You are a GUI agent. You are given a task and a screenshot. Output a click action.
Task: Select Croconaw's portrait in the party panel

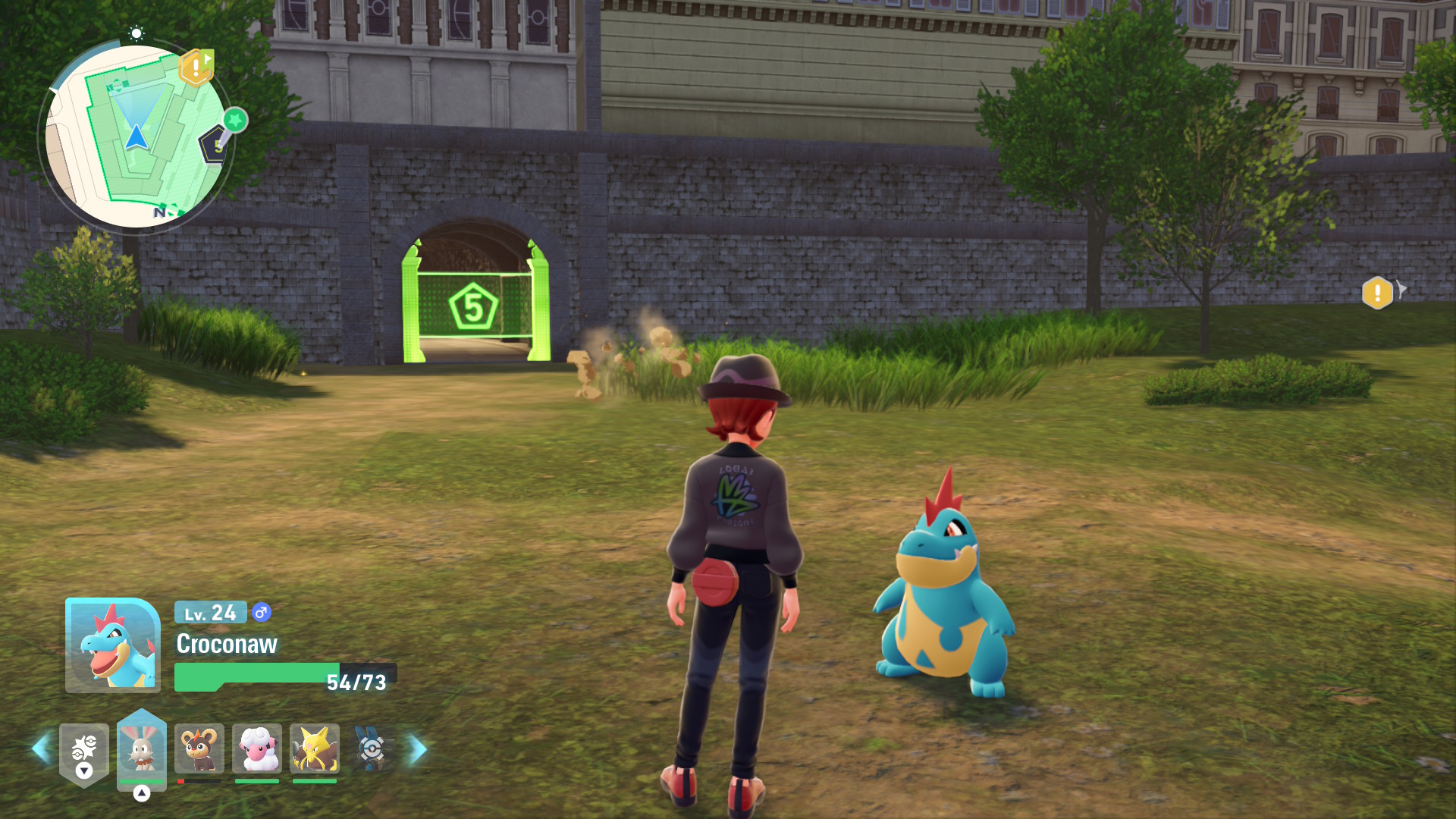(113, 645)
